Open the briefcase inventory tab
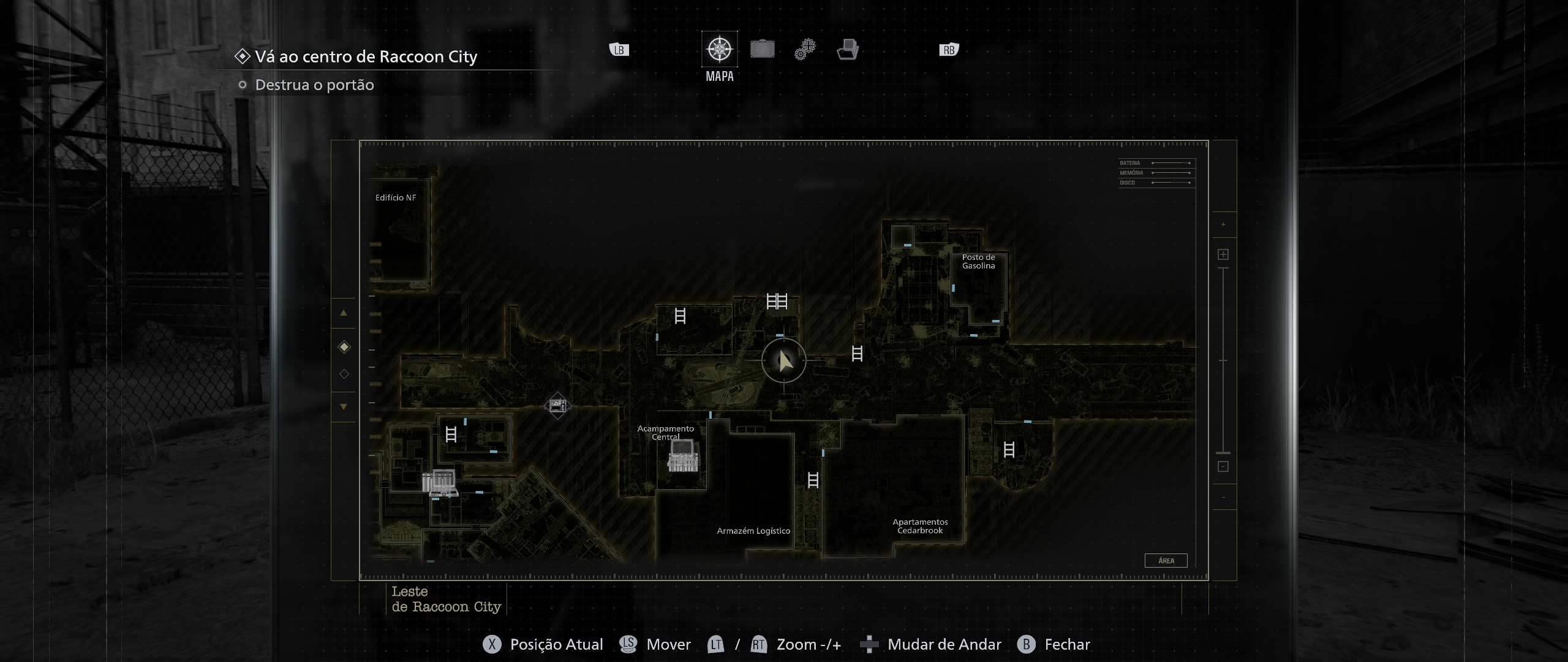The image size is (1568, 662). click(x=762, y=49)
